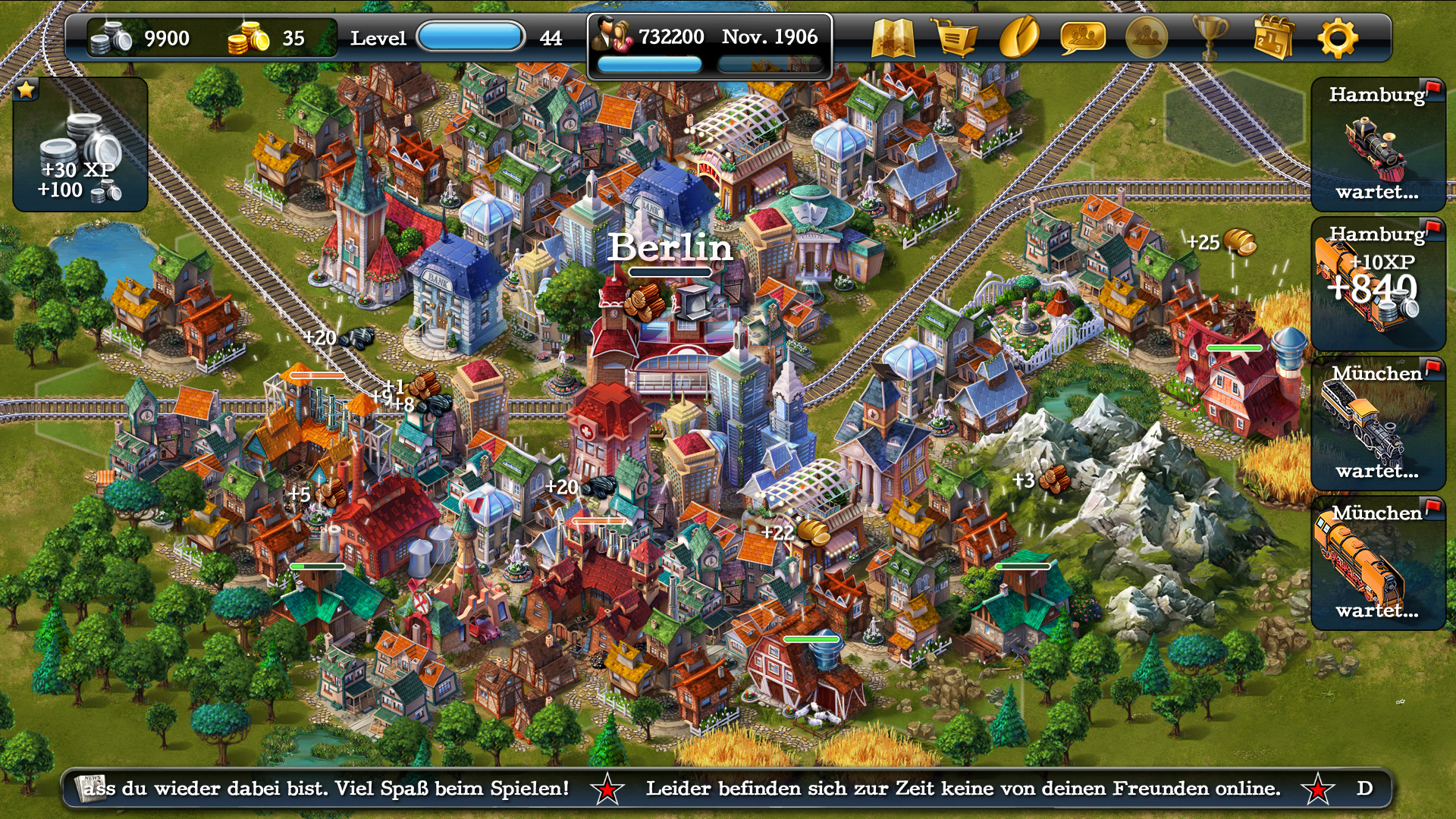Screen dimensions: 1456x819
Task: Claim the +30 XP silver coin reward
Action: 80,145
